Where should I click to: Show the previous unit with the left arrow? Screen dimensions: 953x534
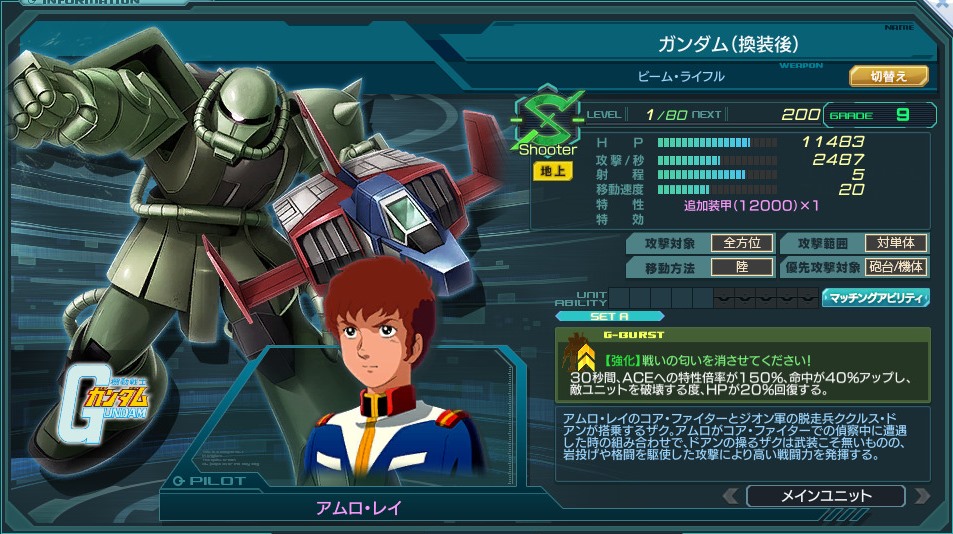pos(732,496)
